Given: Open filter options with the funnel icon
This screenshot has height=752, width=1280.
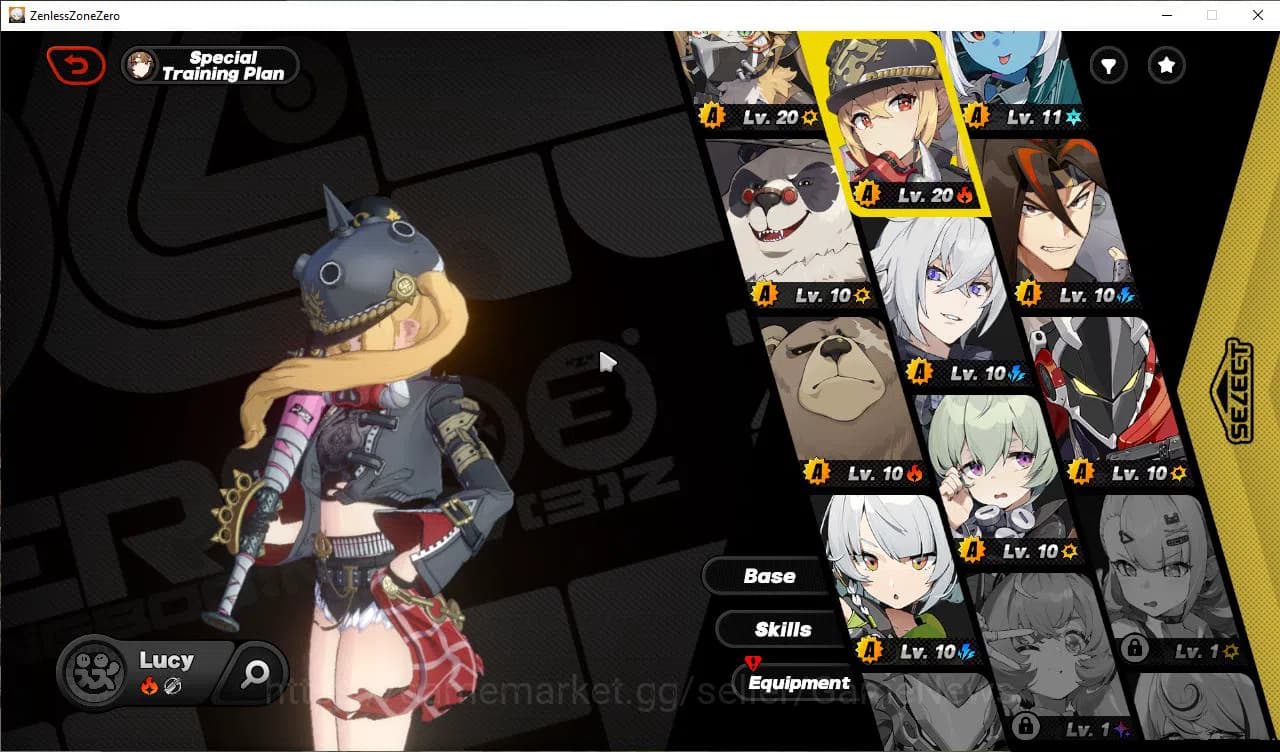Looking at the screenshot, I should point(1108,66).
